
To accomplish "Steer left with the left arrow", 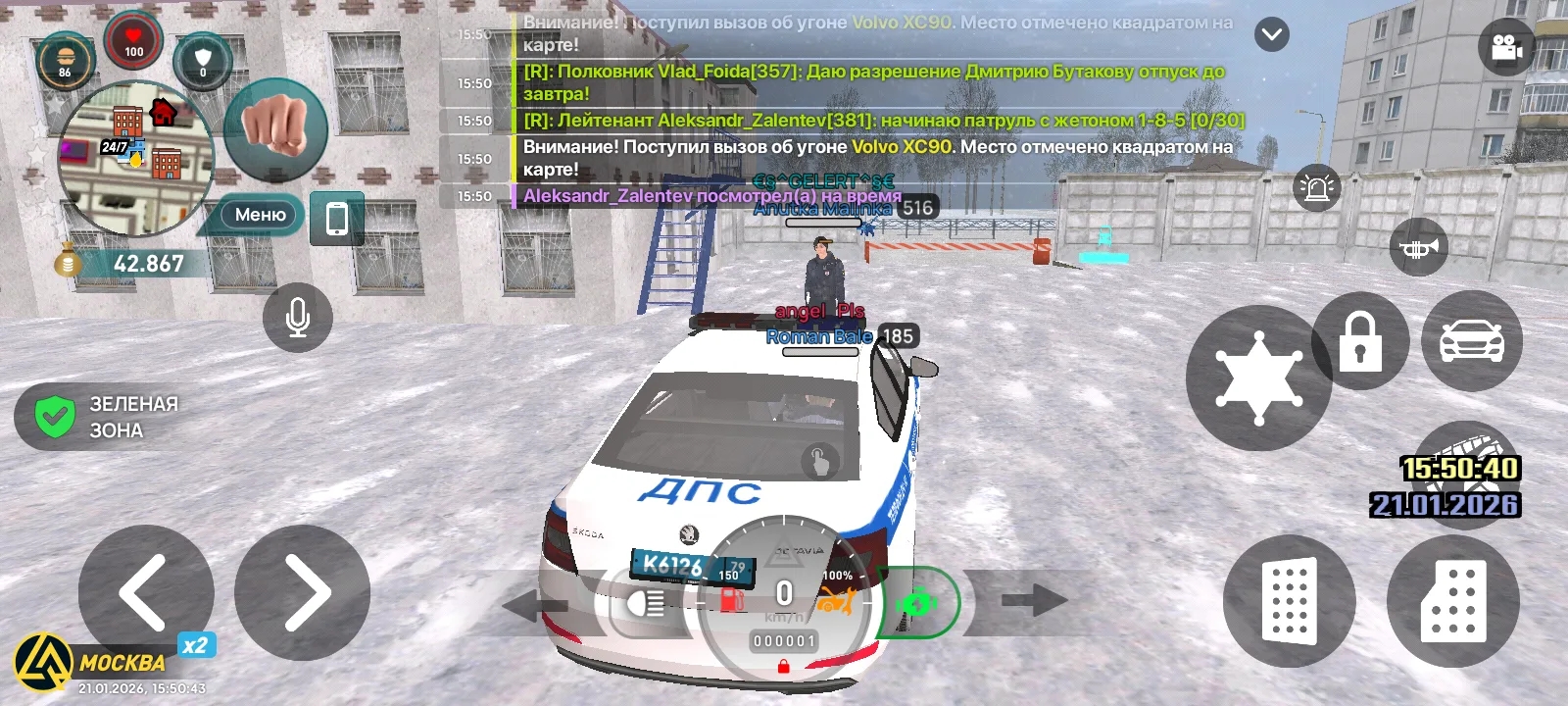I will point(145,592).
